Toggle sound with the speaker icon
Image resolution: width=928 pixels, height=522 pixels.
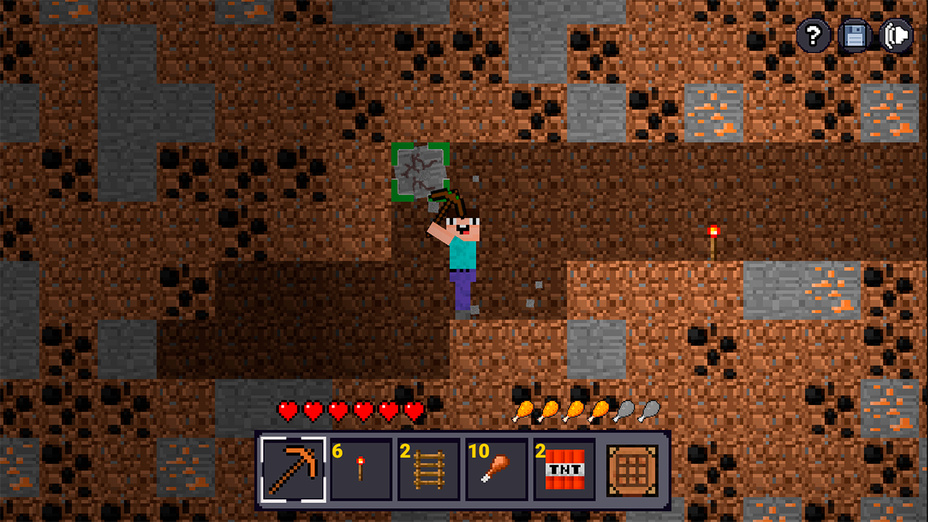(x=897, y=37)
